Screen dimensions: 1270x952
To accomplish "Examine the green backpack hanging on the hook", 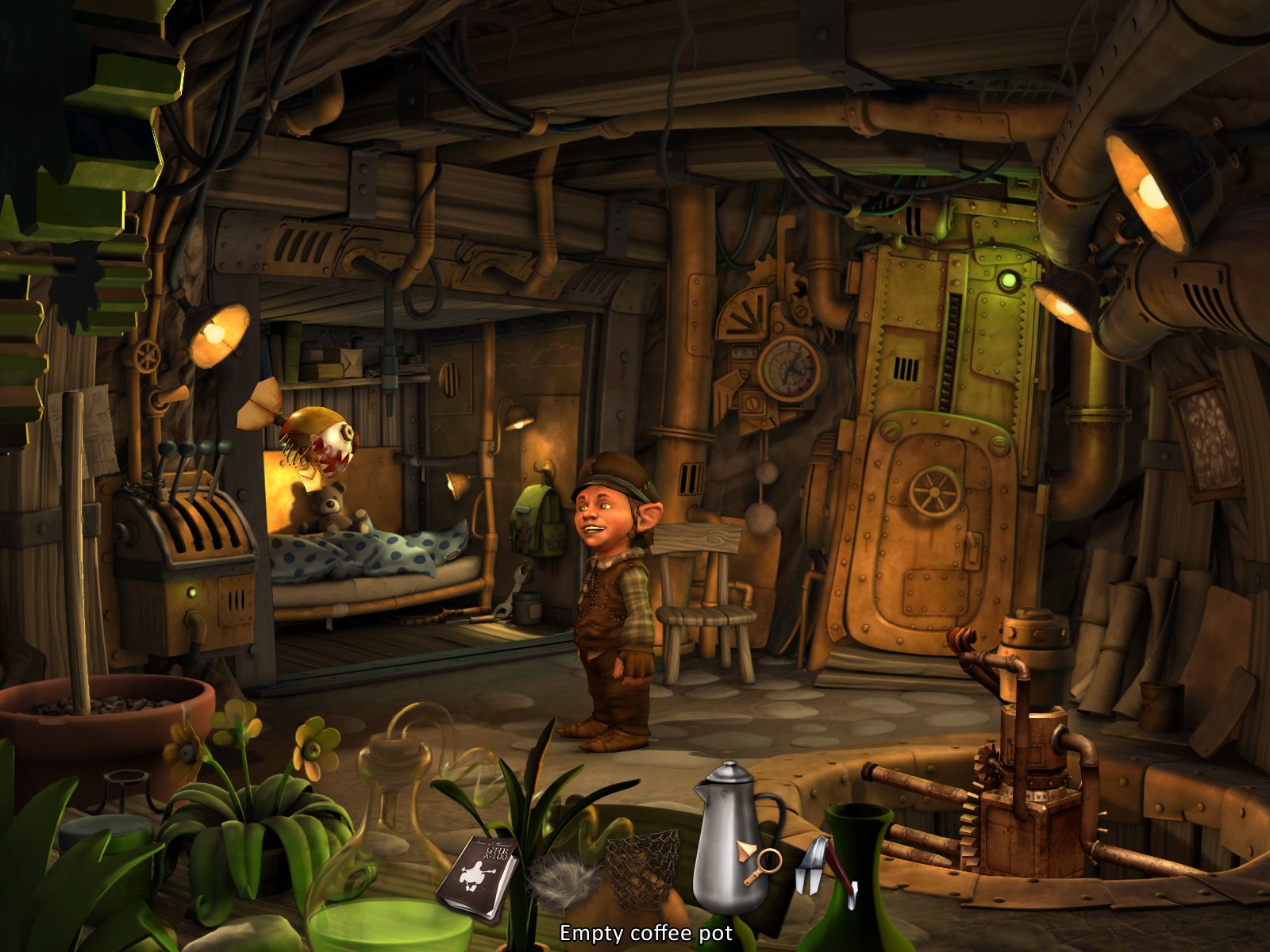I will tap(538, 520).
